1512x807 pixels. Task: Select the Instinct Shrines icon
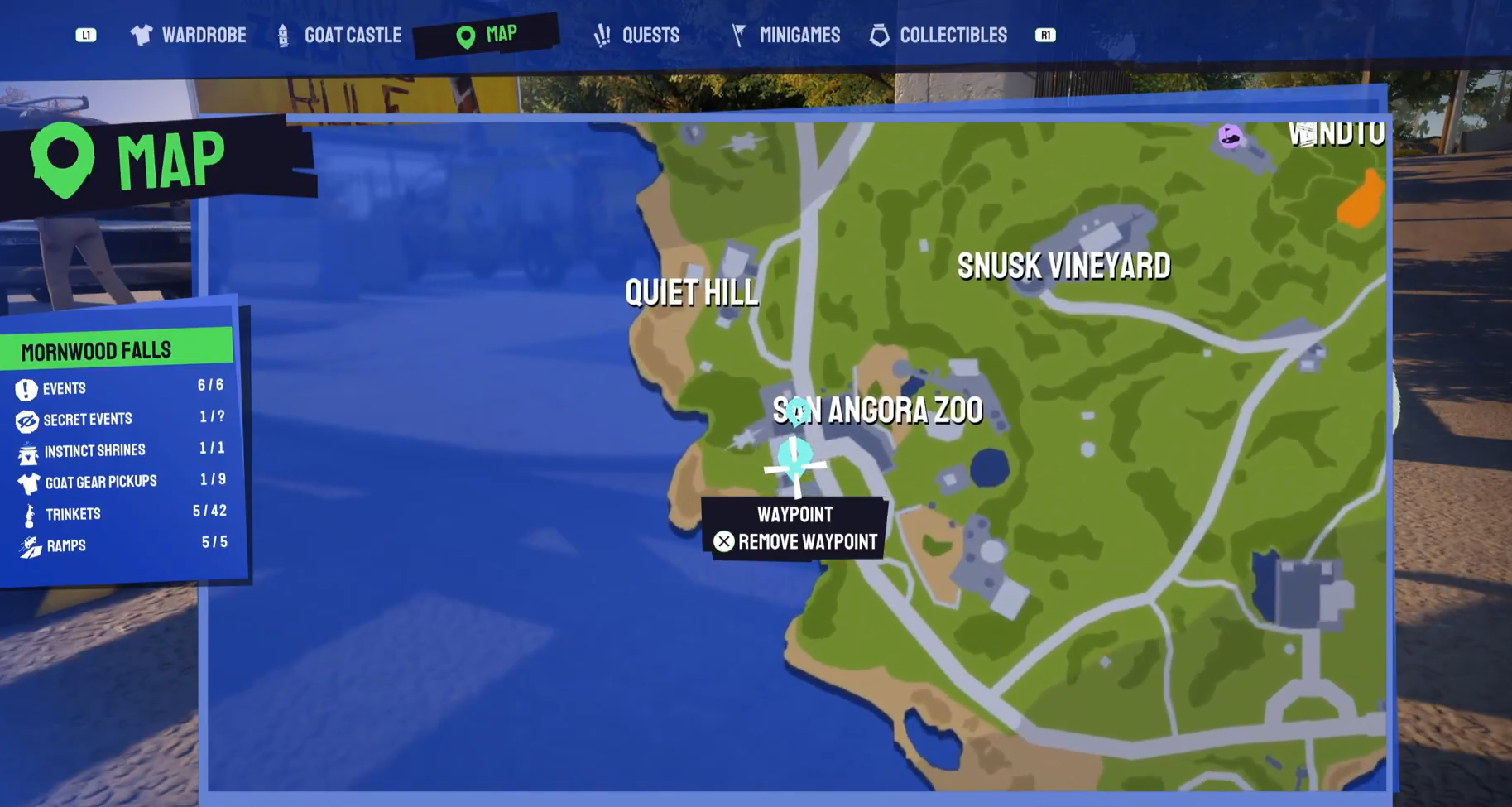click(x=27, y=450)
